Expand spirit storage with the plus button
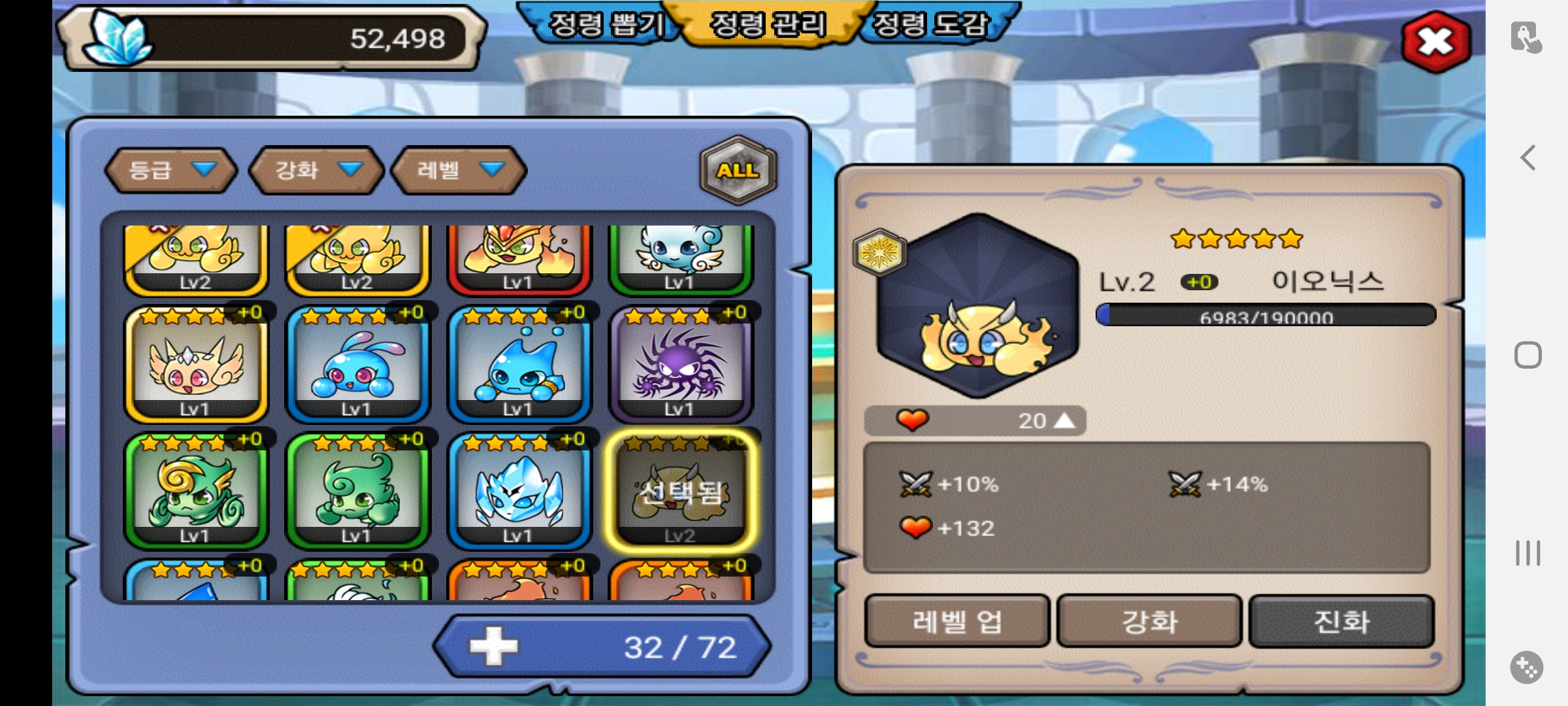The height and width of the screenshot is (706, 1568). 493,647
